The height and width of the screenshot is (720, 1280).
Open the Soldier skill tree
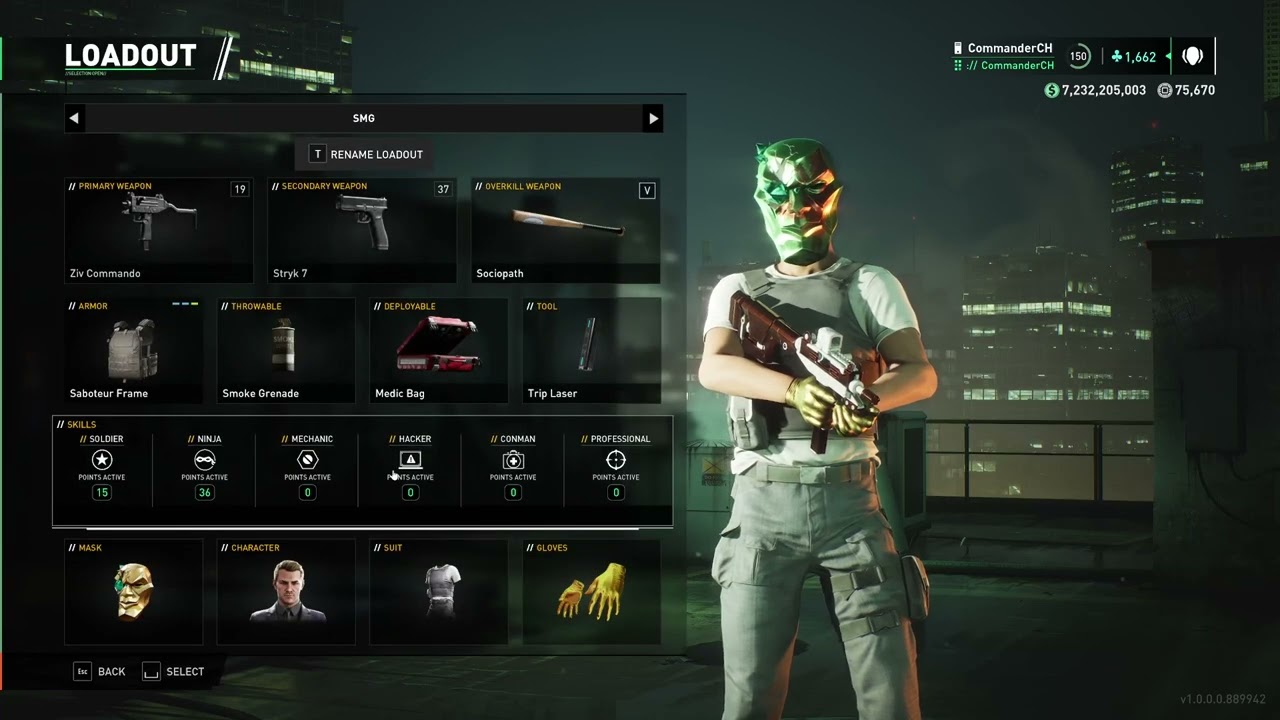point(102,467)
